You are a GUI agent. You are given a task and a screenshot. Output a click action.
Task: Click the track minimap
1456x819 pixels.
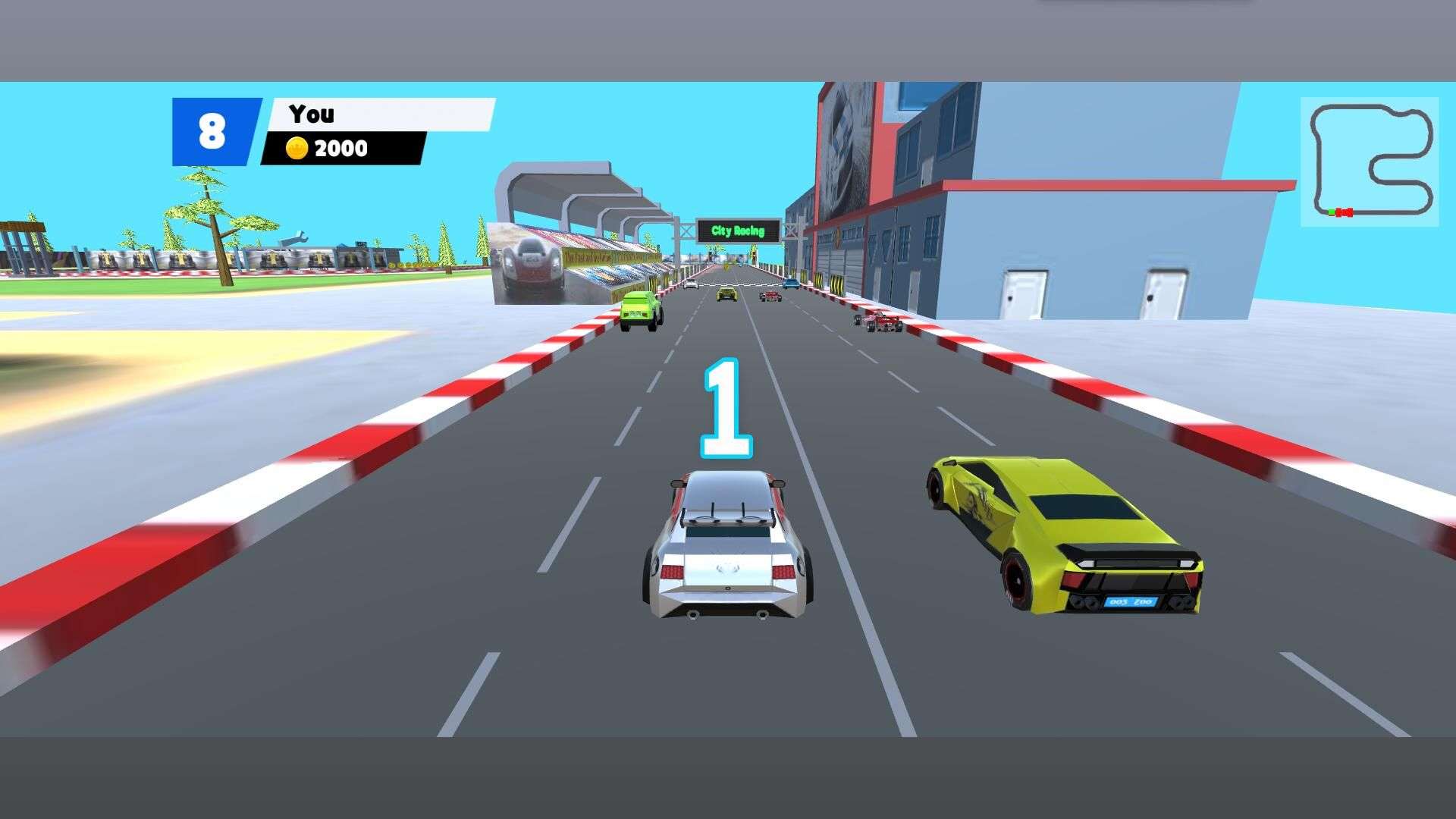click(1369, 162)
